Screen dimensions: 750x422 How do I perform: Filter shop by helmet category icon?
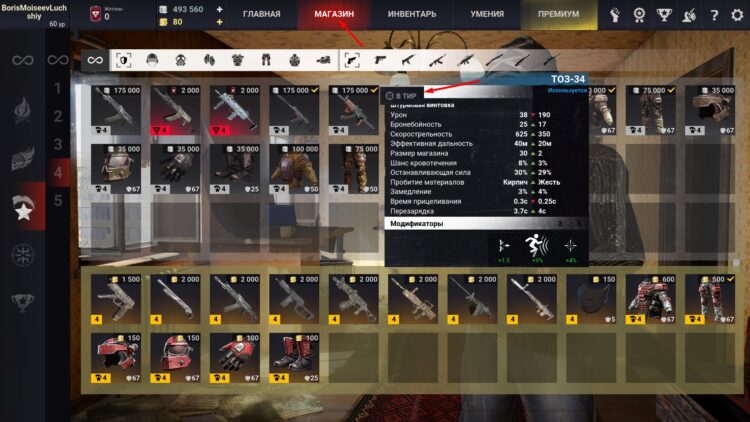[x=152, y=60]
